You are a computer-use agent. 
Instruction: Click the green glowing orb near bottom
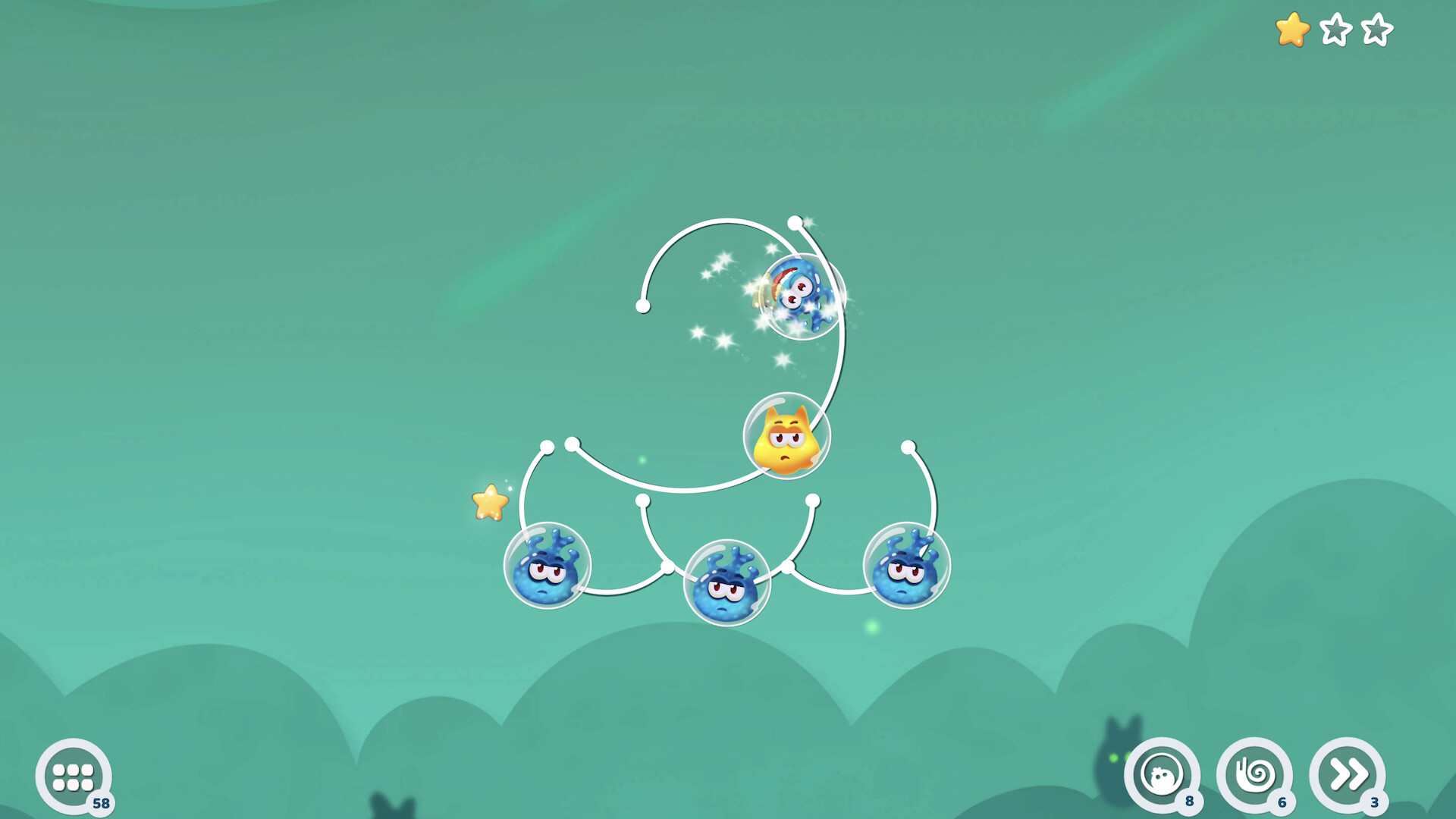871,624
